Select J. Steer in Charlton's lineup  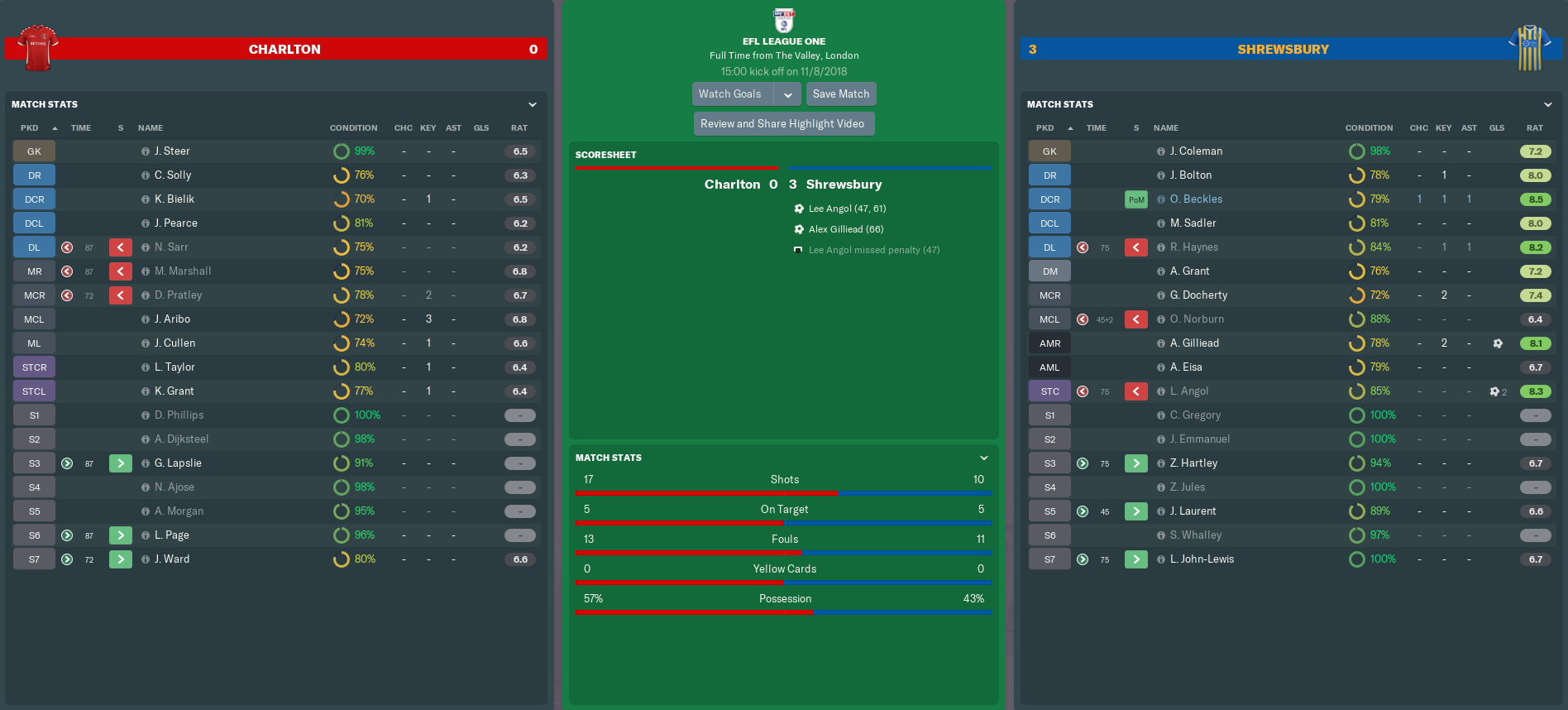(x=172, y=151)
